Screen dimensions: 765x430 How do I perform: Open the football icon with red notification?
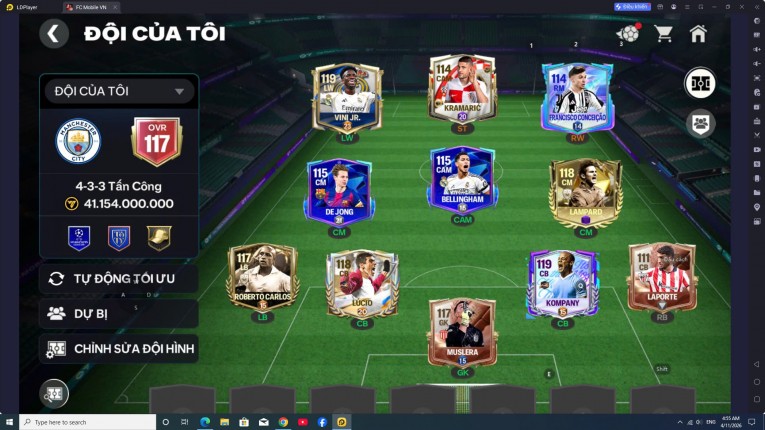pyautogui.click(x=627, y=34)
